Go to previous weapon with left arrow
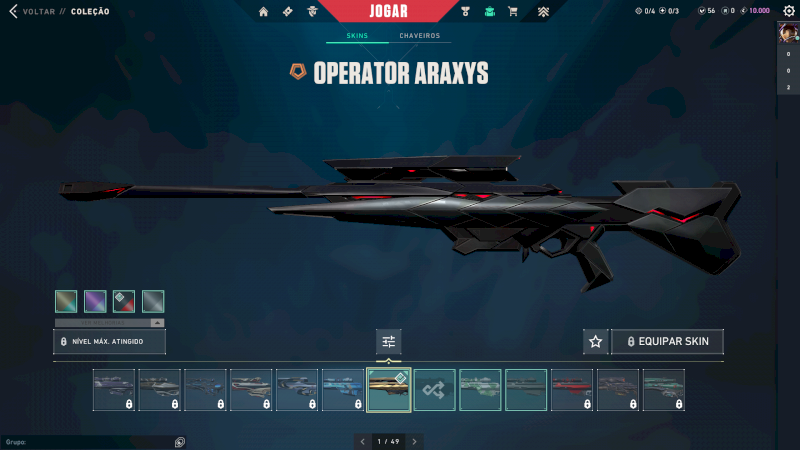 click(363, 441)
